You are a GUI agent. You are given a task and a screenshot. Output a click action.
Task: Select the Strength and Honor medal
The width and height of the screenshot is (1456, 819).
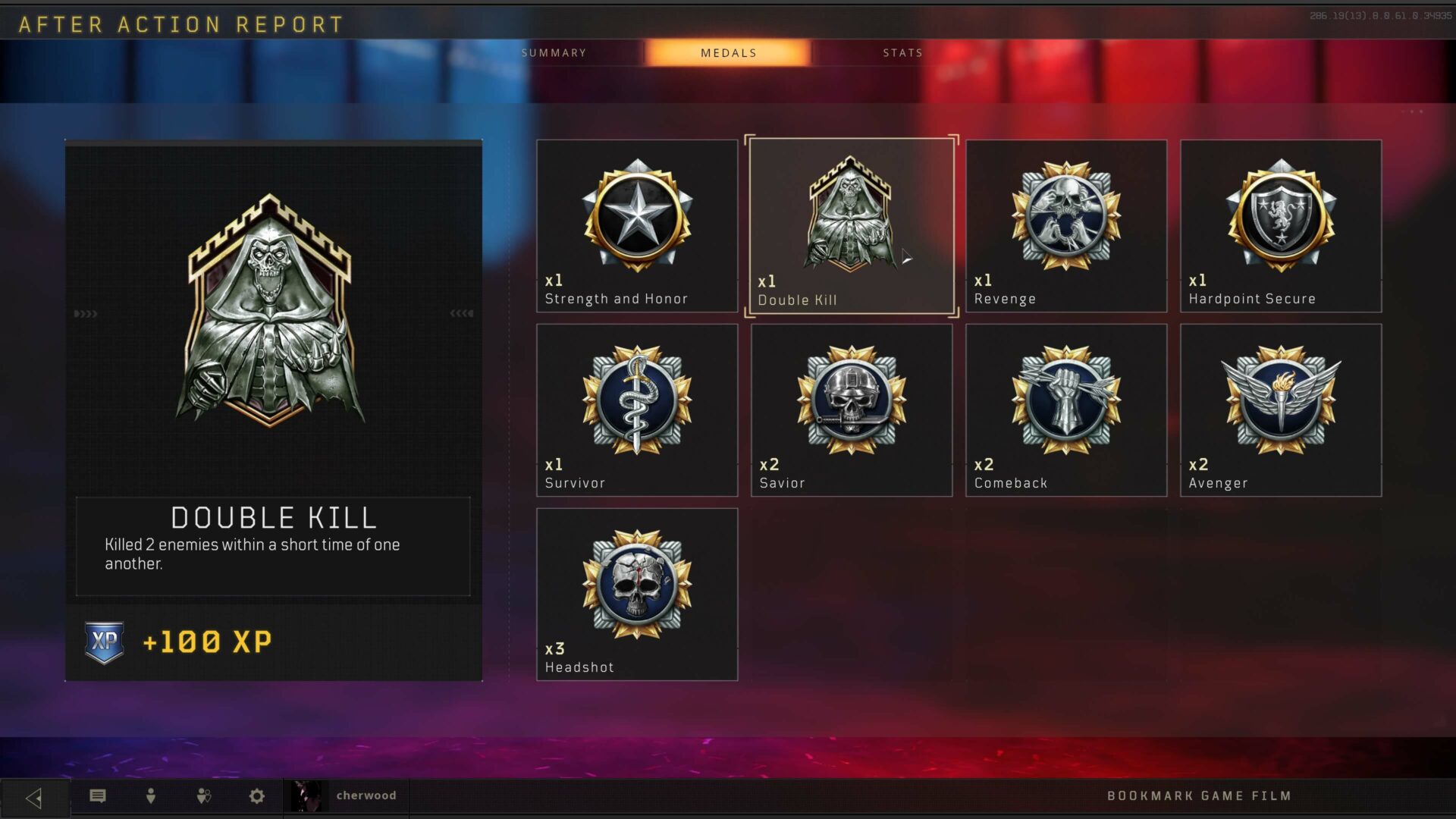pos(637,226)
